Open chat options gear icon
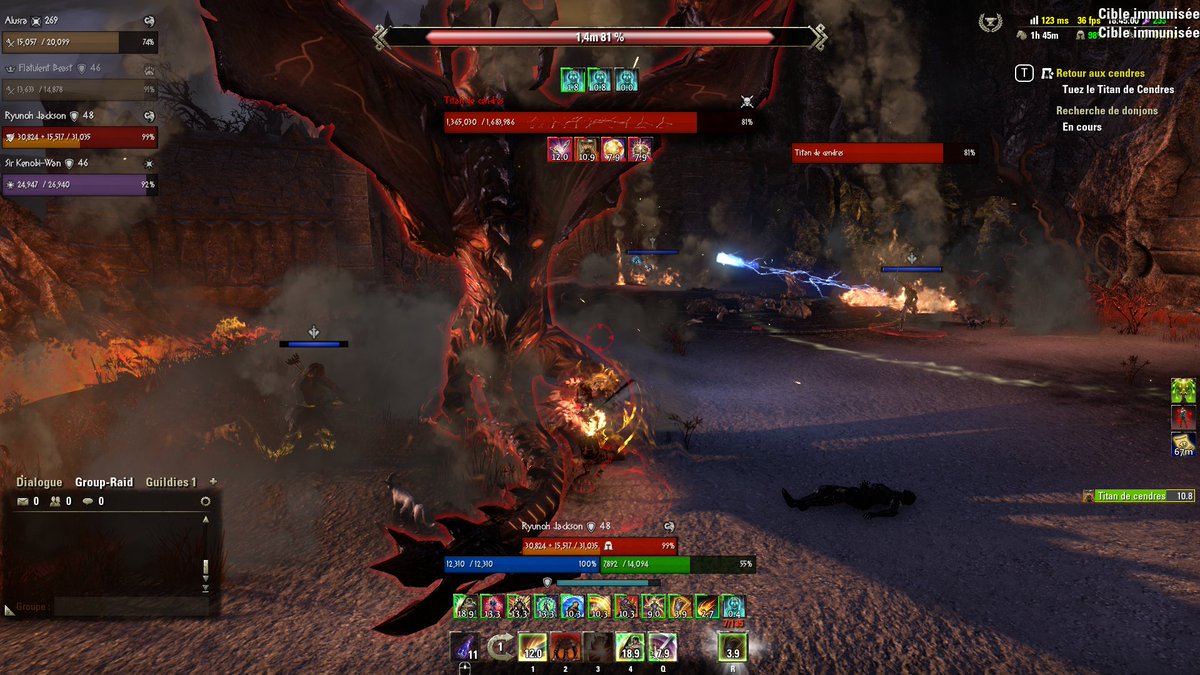This screenshot has width=1200, height=675. [x=205, y=501]
